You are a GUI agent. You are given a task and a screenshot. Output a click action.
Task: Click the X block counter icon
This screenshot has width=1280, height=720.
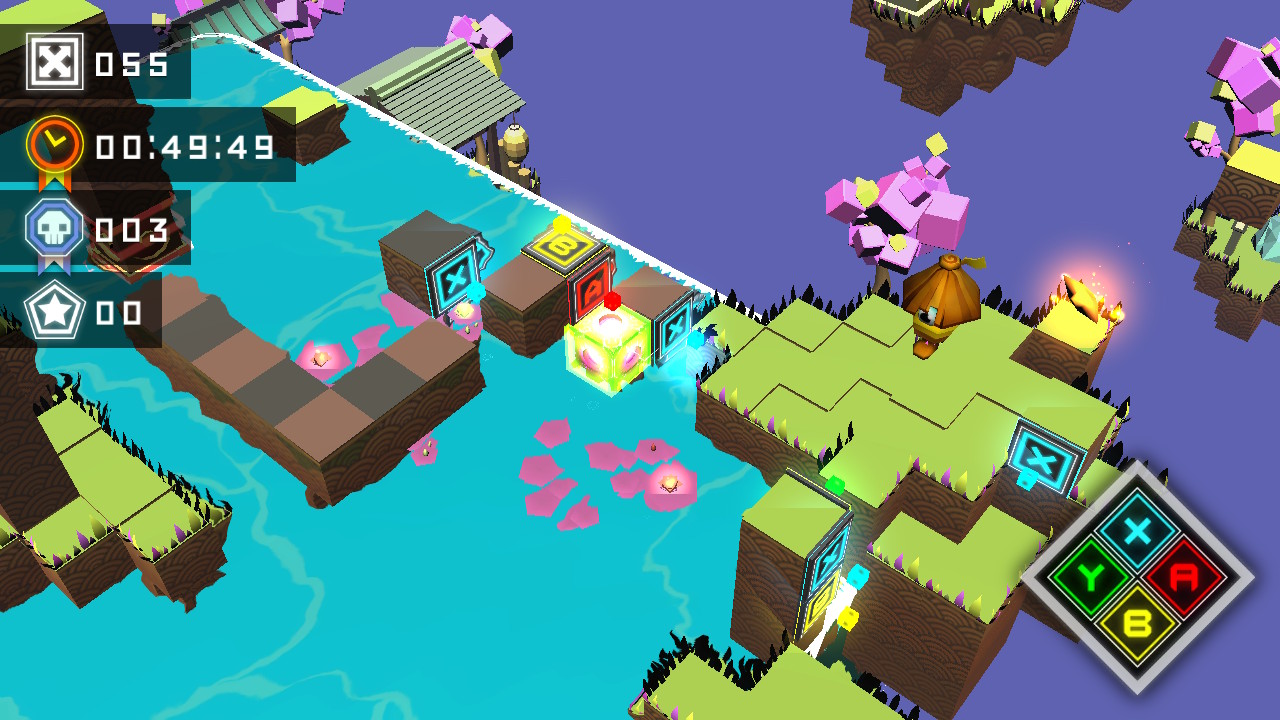[x=55, y=60]
